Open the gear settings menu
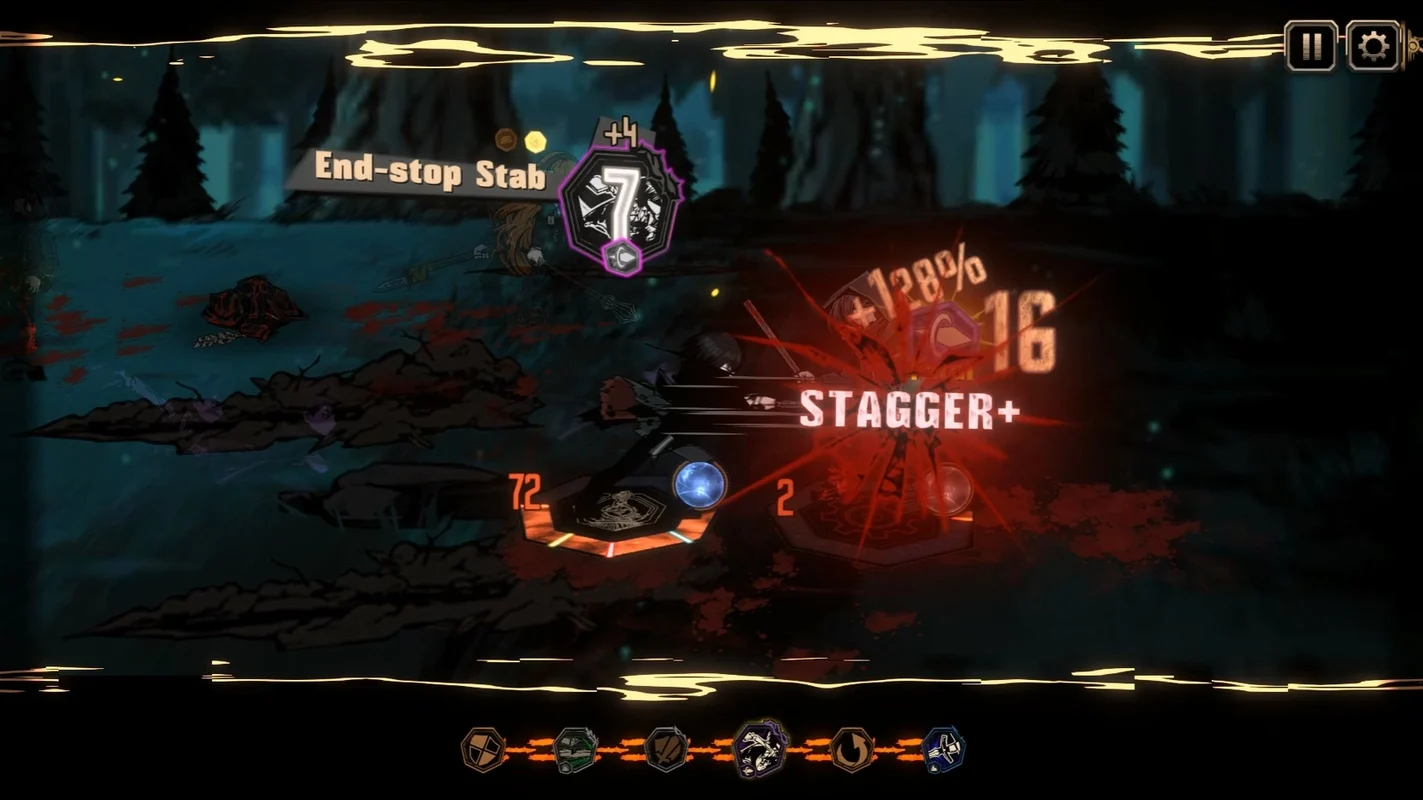 (1372, 46)
